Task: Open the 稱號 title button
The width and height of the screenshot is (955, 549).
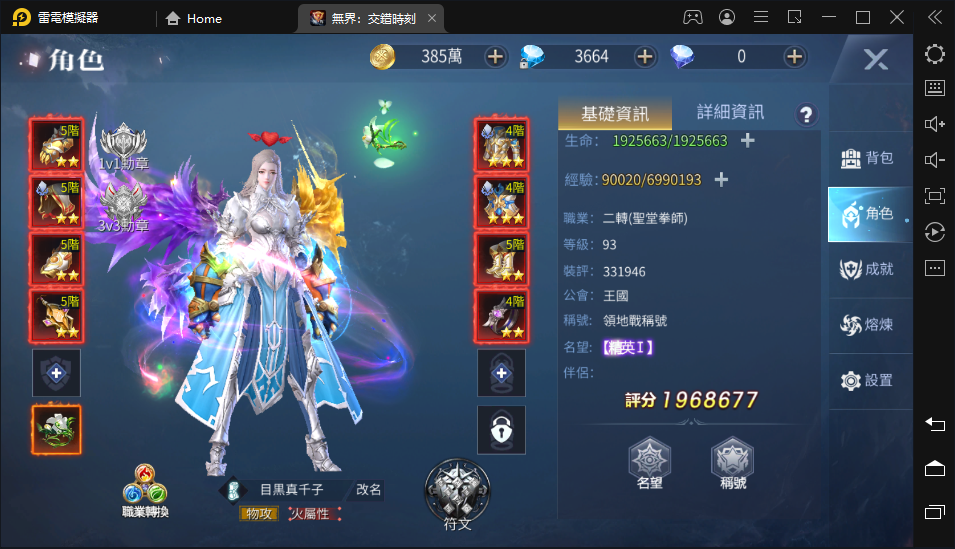Action: tap(732, 465)
